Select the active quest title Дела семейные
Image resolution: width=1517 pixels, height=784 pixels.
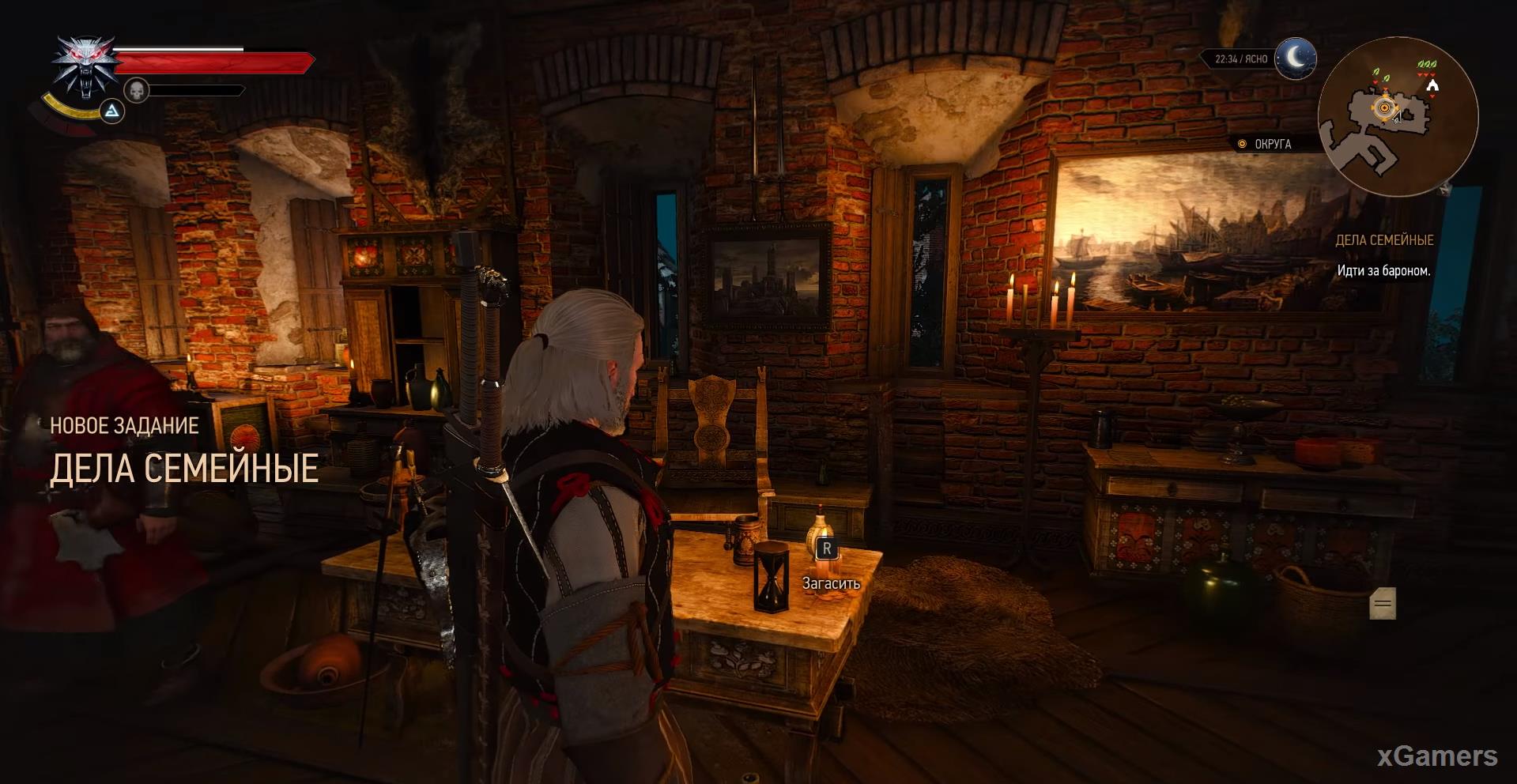pyautogui.click(x=1383, y=240)
